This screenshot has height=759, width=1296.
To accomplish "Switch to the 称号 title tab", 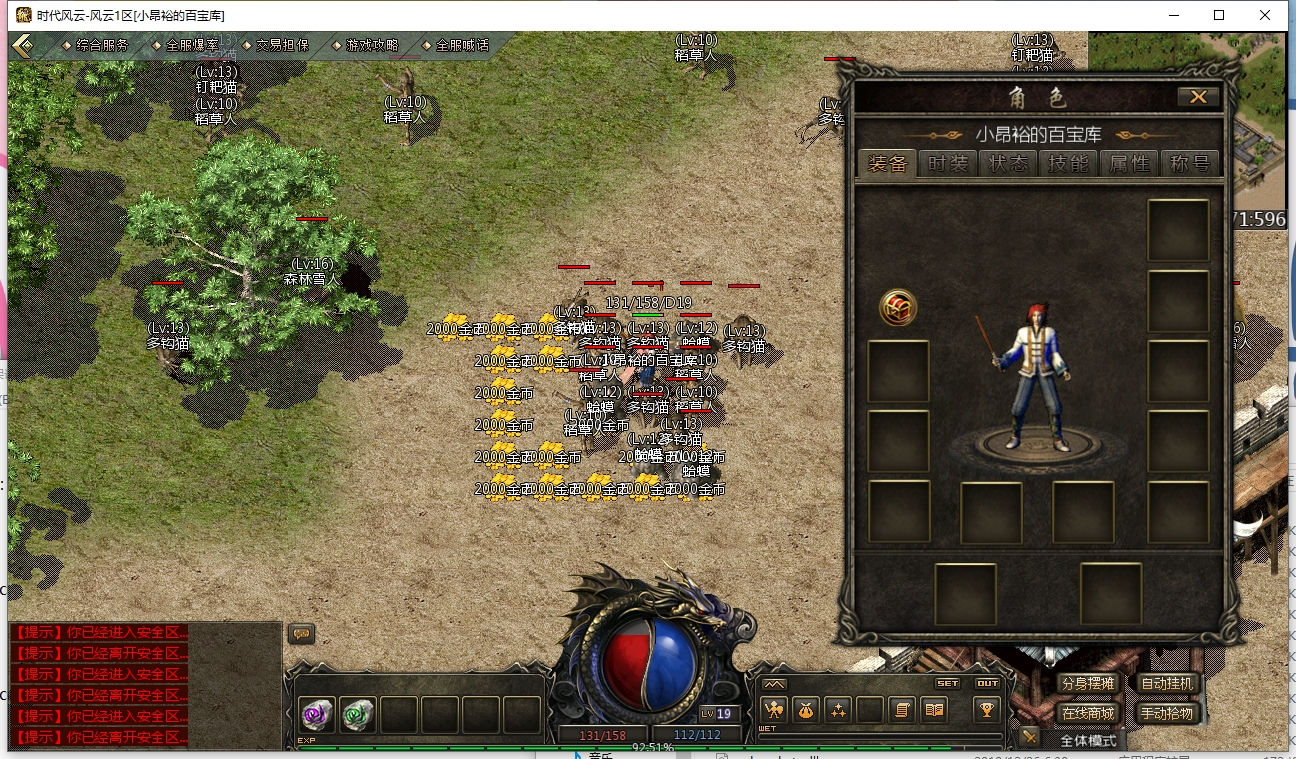I will (x=1190, y=164).
